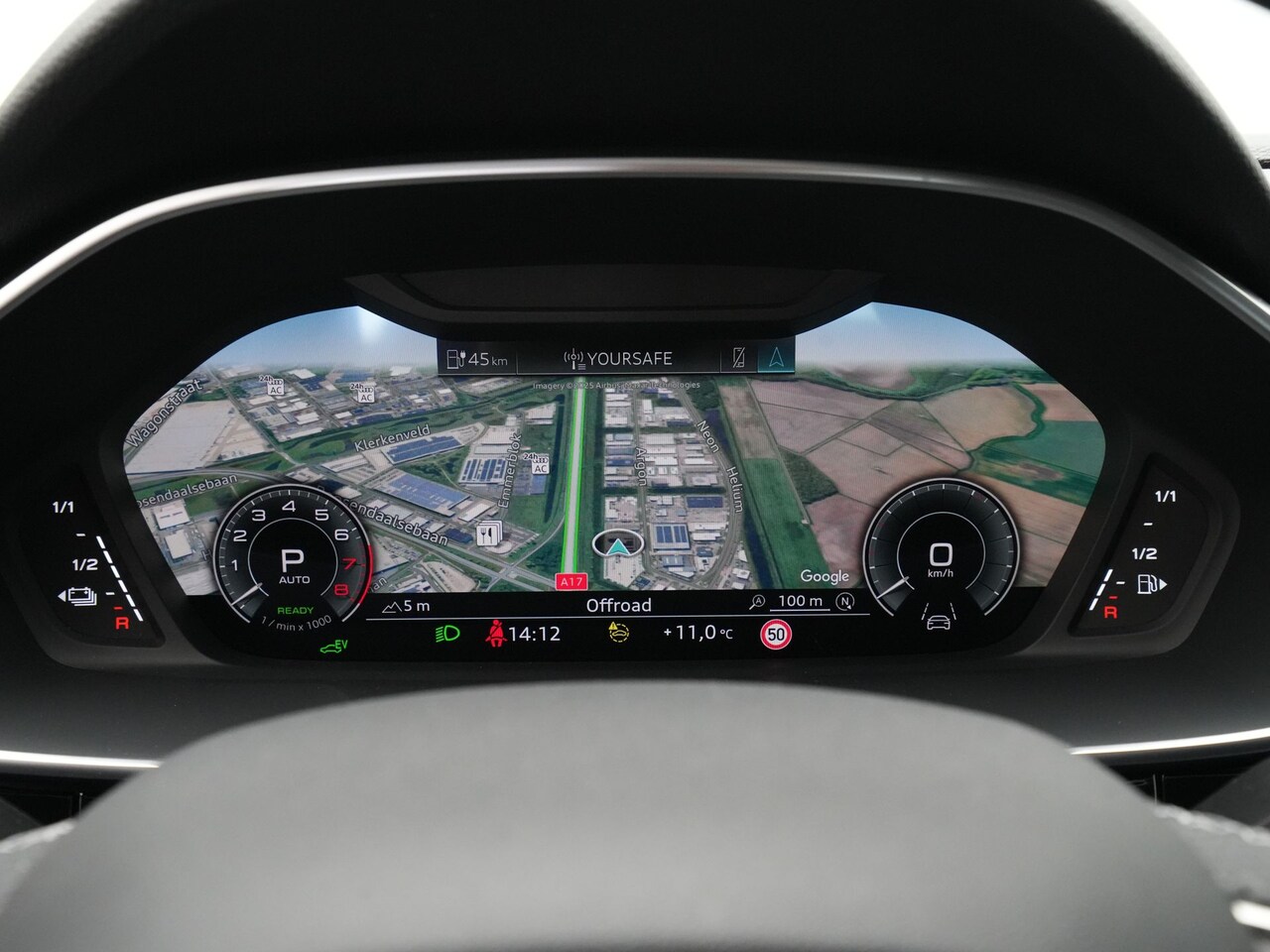
Task: Switch to the navigation arrow tab
Action: click(x=776, y=358)
